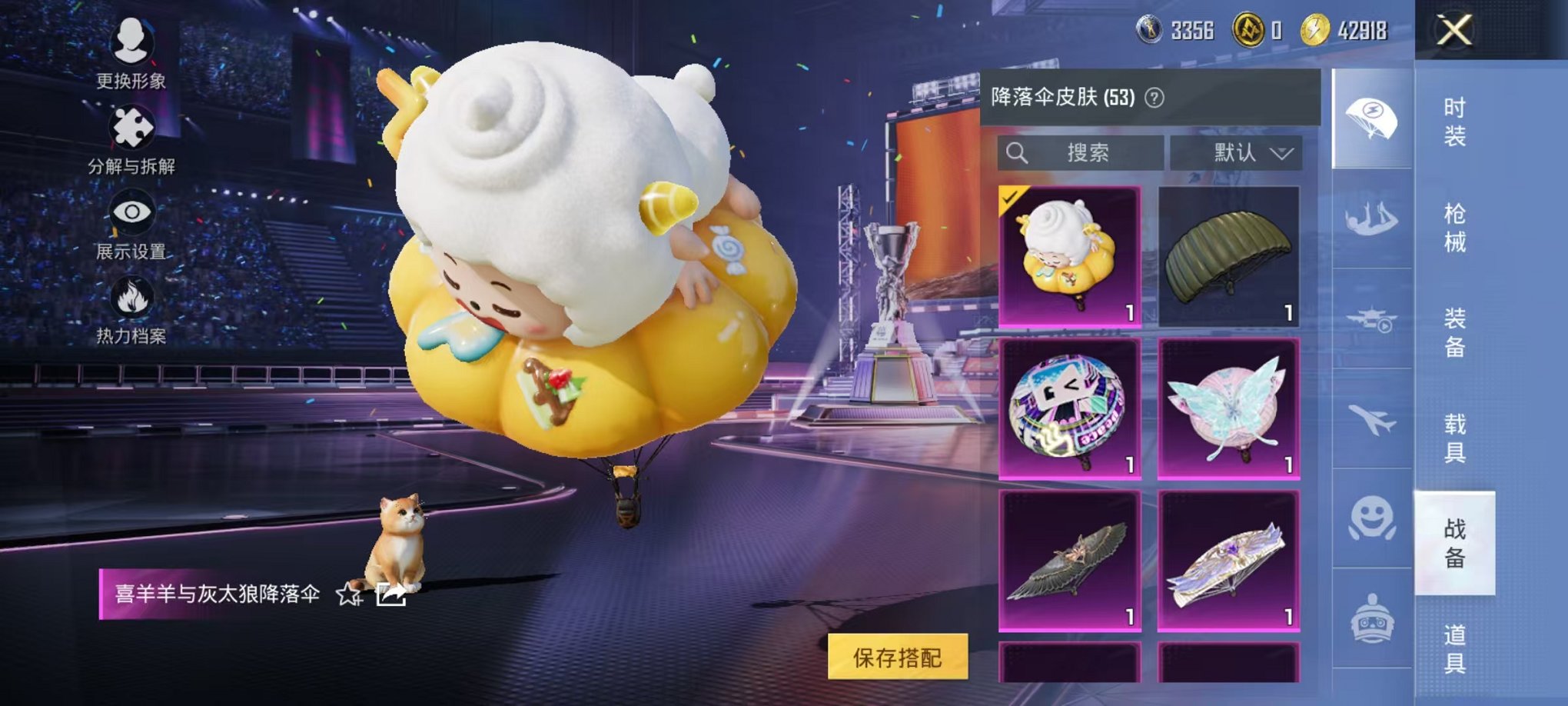1568x706 pixels.
Task: Open the 更换形象 avatar change panel
Action: 132,52
